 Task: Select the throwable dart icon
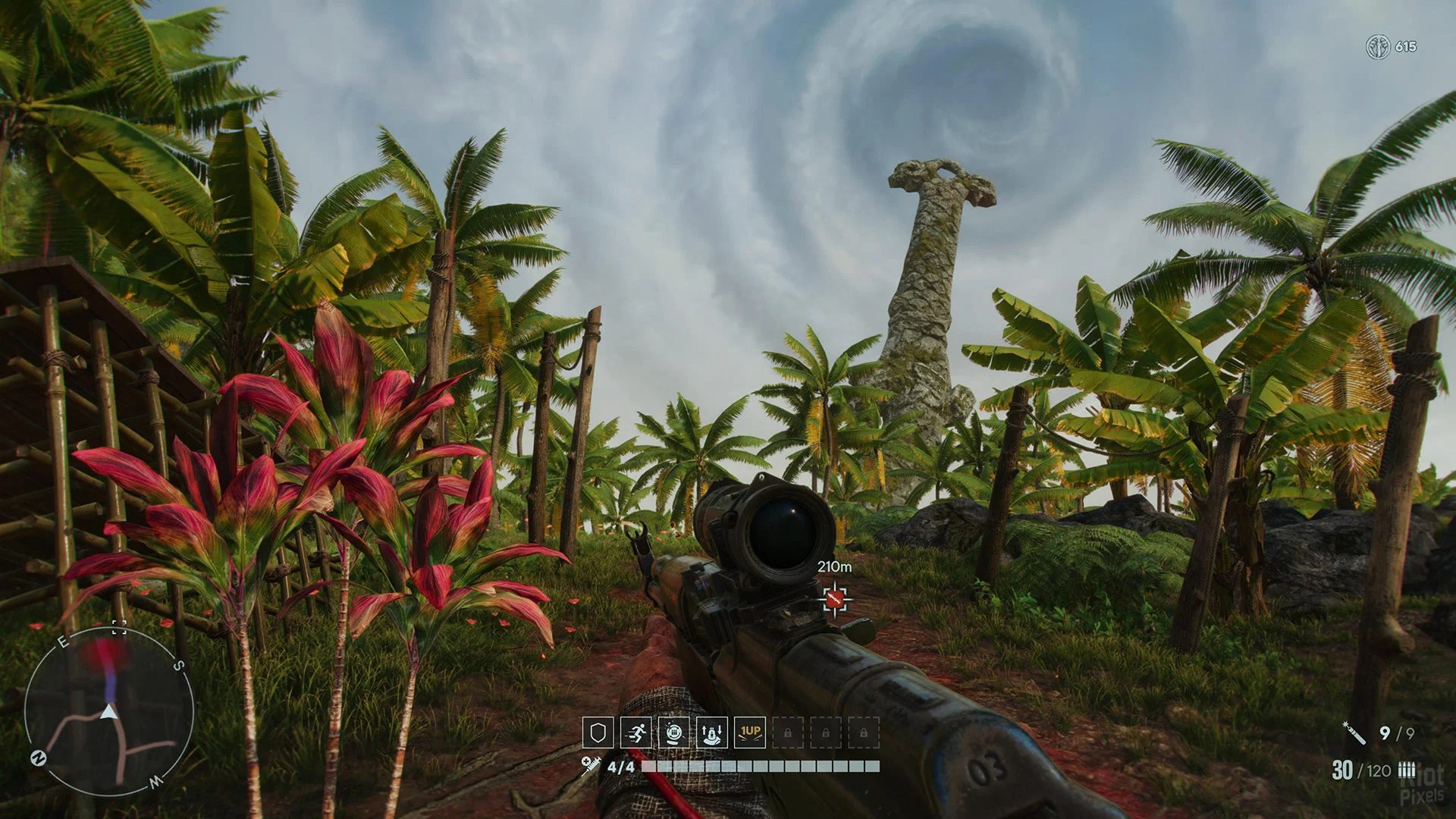[x=1354, y=733]
